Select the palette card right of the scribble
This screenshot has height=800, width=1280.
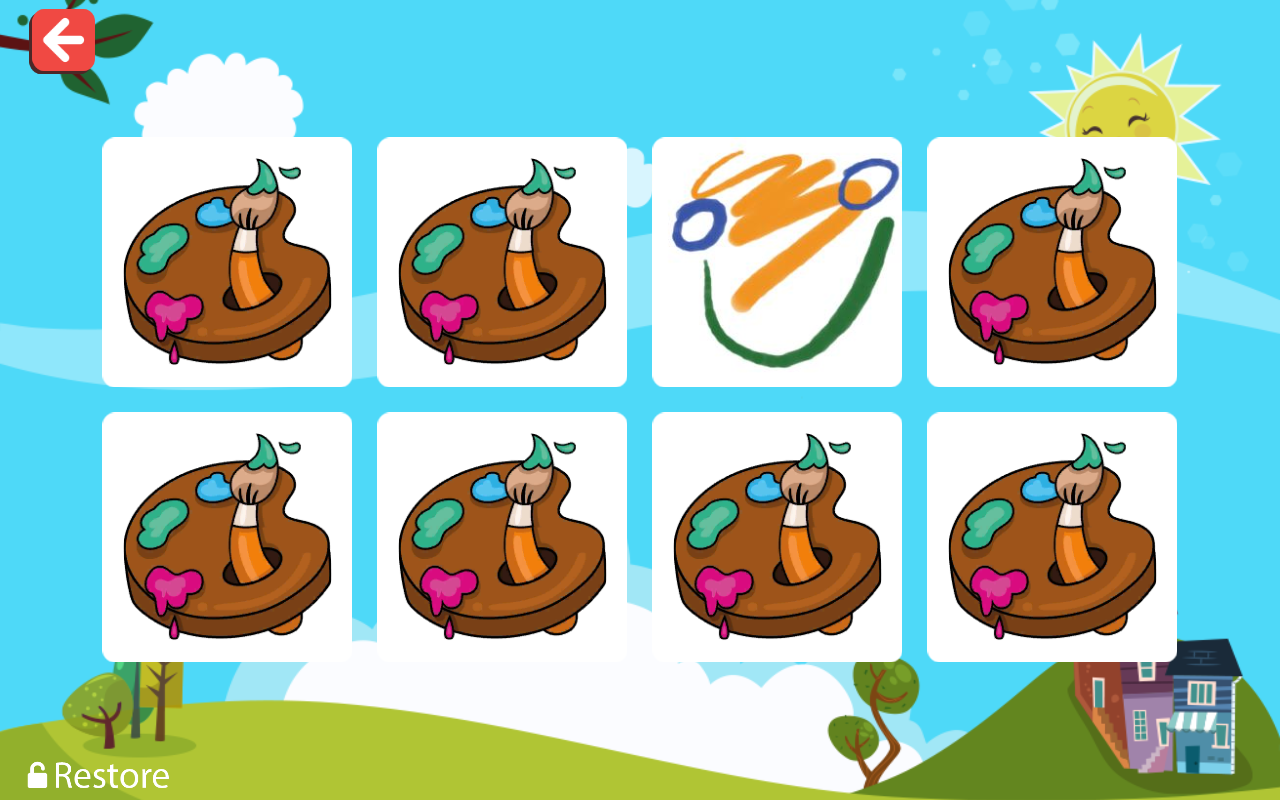(1051, 261)
